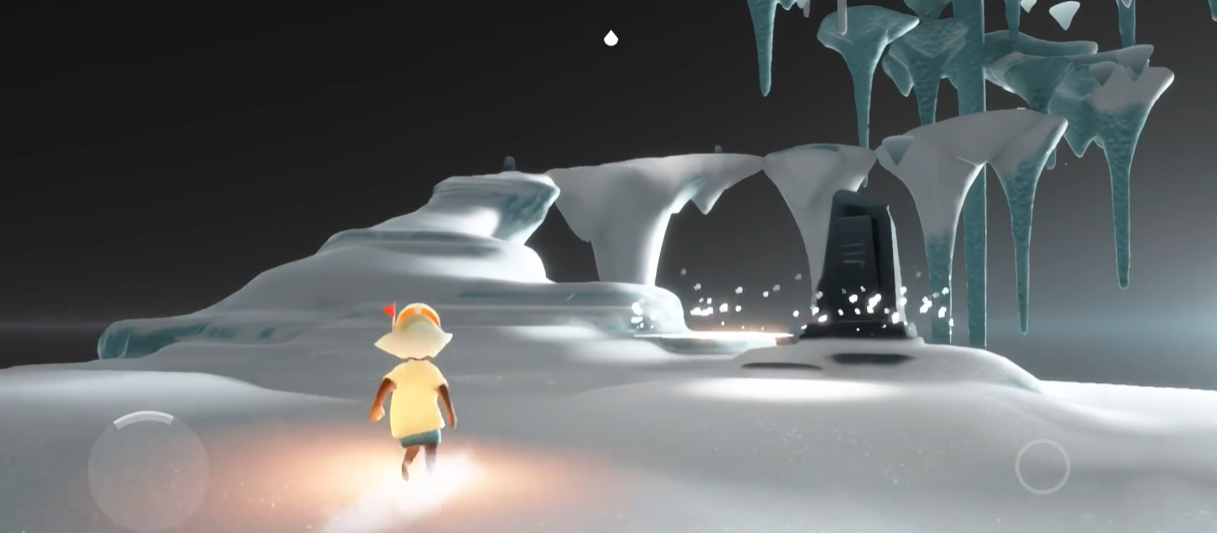Tap the virtual movement joystick circle
1217x533 pixels.
click(147, 470)
